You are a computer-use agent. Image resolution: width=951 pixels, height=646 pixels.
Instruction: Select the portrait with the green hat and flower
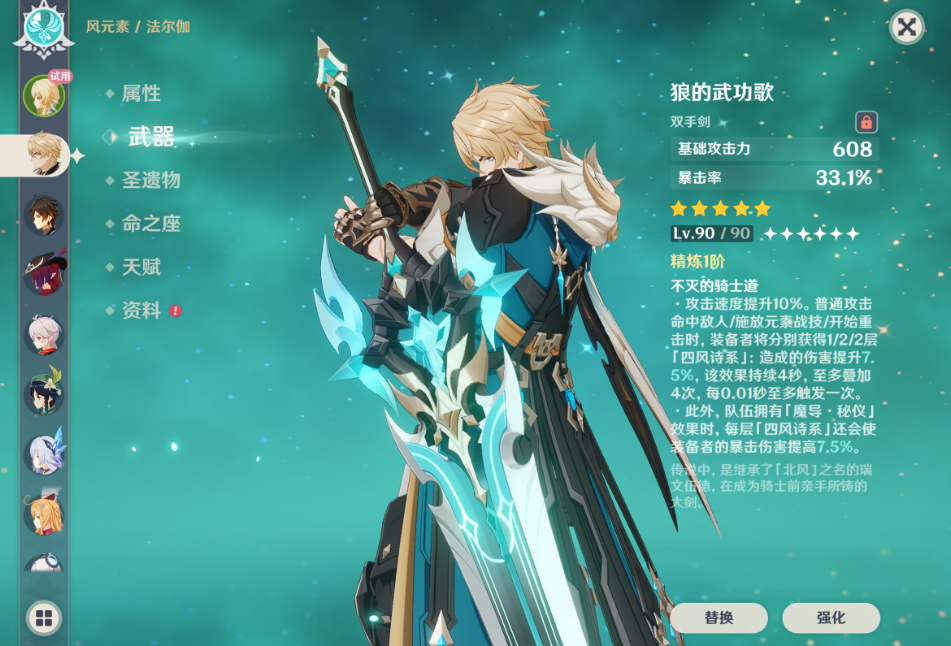[43, 394]
